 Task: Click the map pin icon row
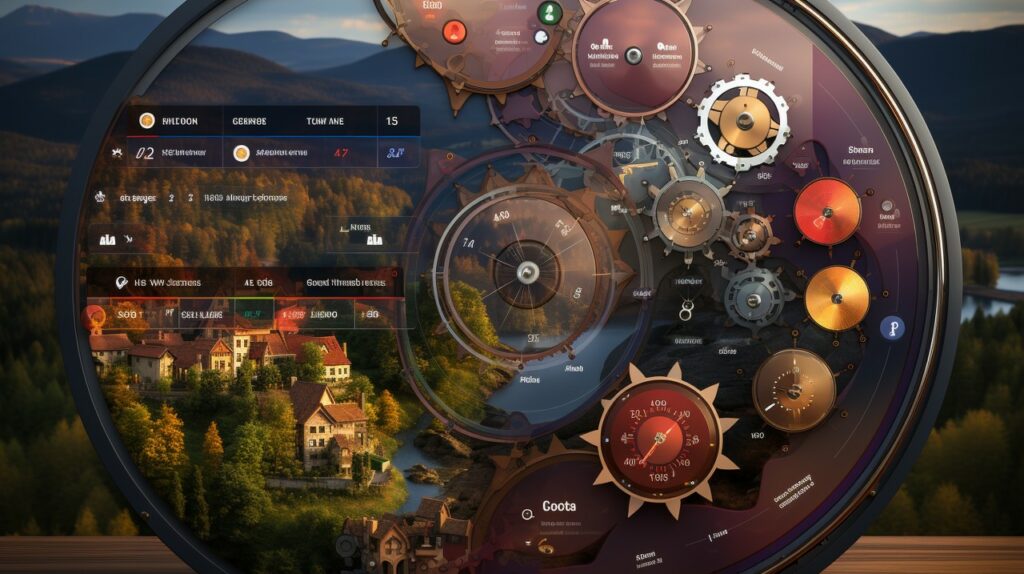coord(160,283)
